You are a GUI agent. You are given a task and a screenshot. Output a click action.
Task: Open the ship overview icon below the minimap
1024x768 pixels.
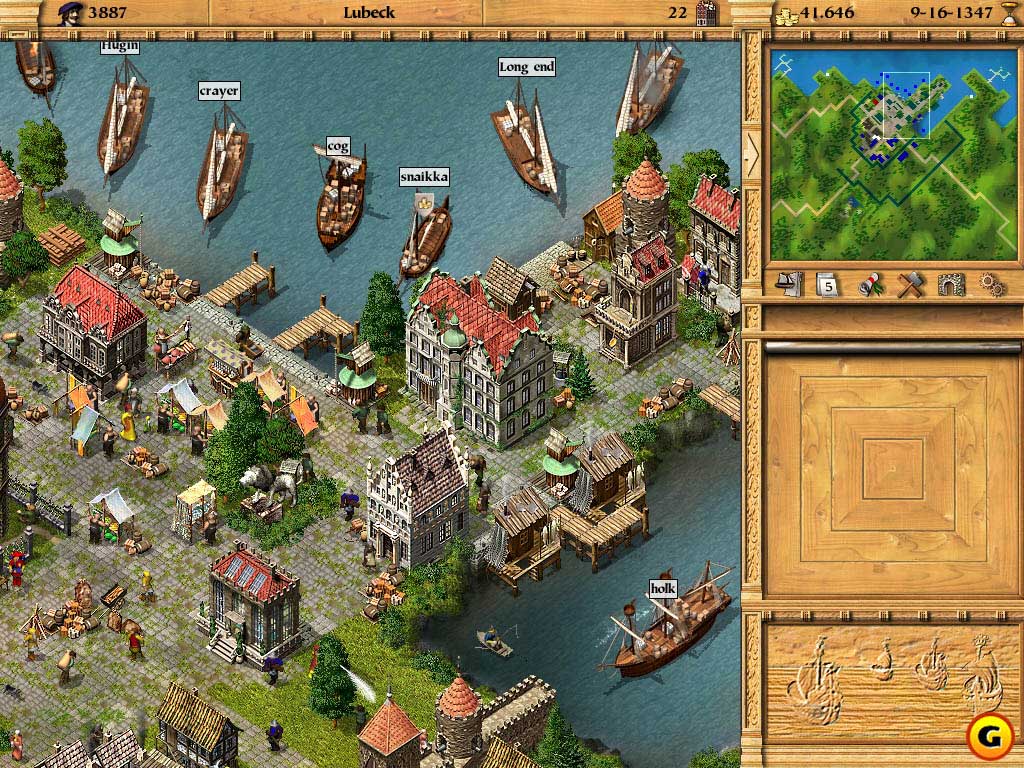click(790, 284)
